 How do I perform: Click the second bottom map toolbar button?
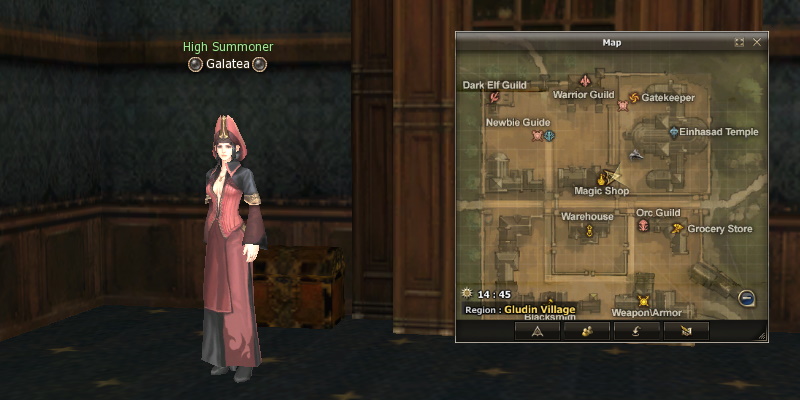pos(587,330)
